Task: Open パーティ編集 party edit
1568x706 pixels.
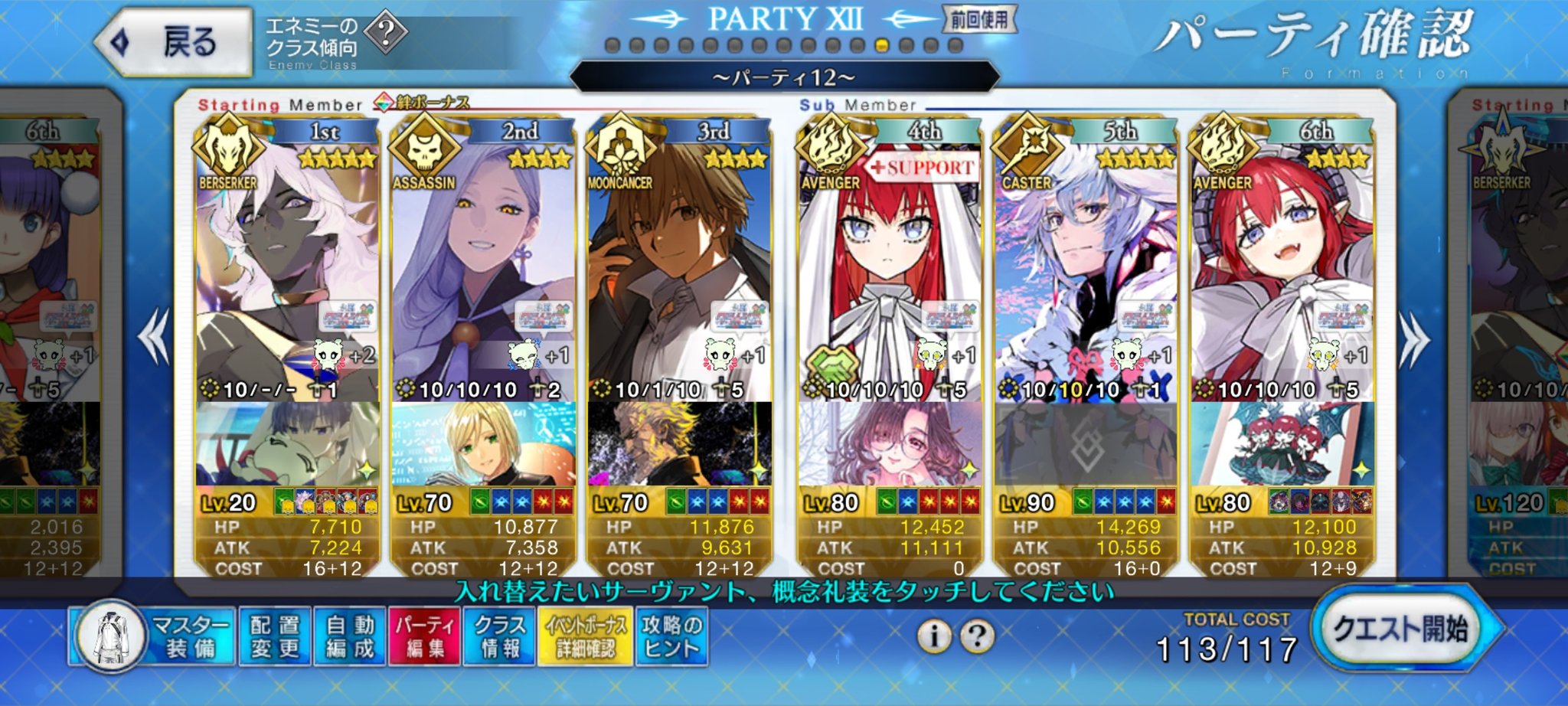Action: pyautogui.click(x=424, y=637)
